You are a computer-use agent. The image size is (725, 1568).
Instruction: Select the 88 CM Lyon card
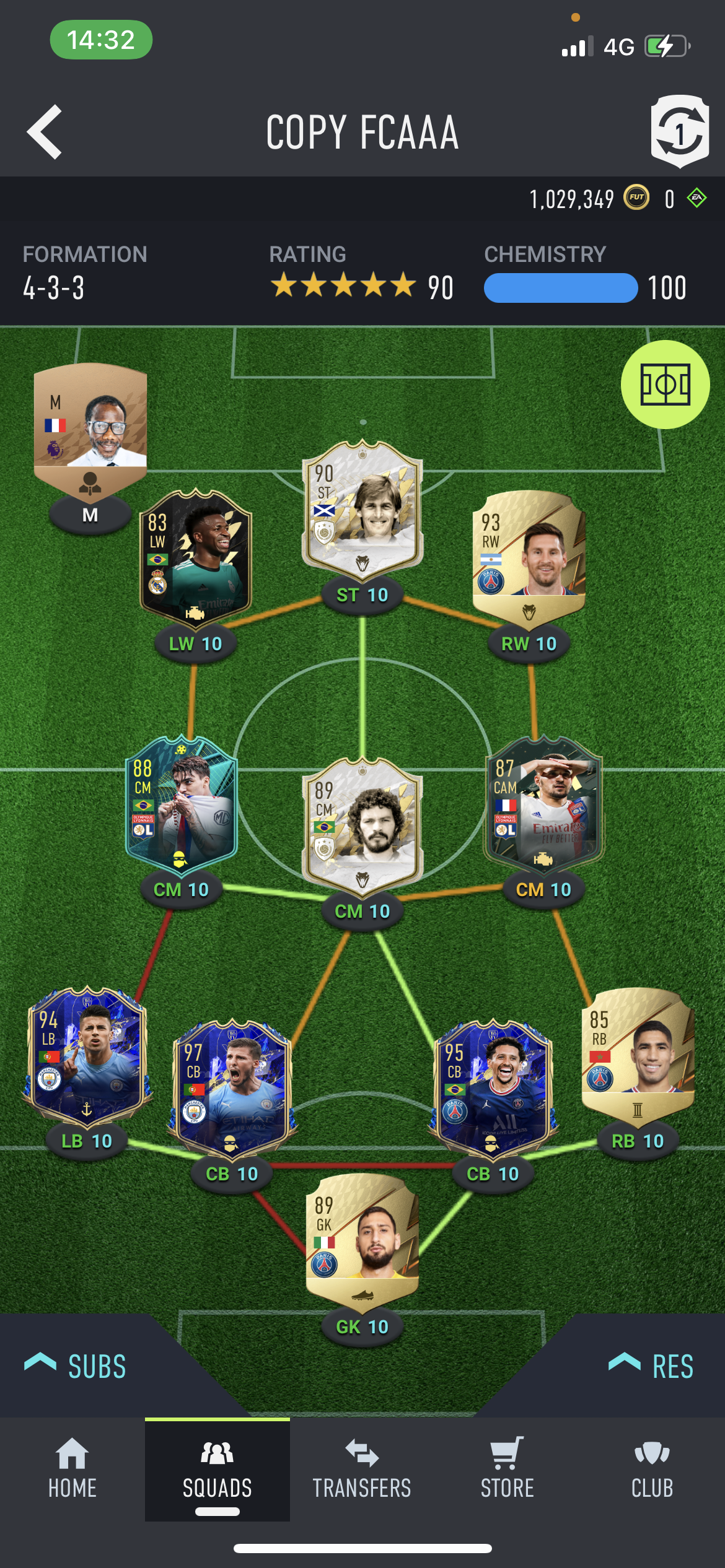[181, 805]
